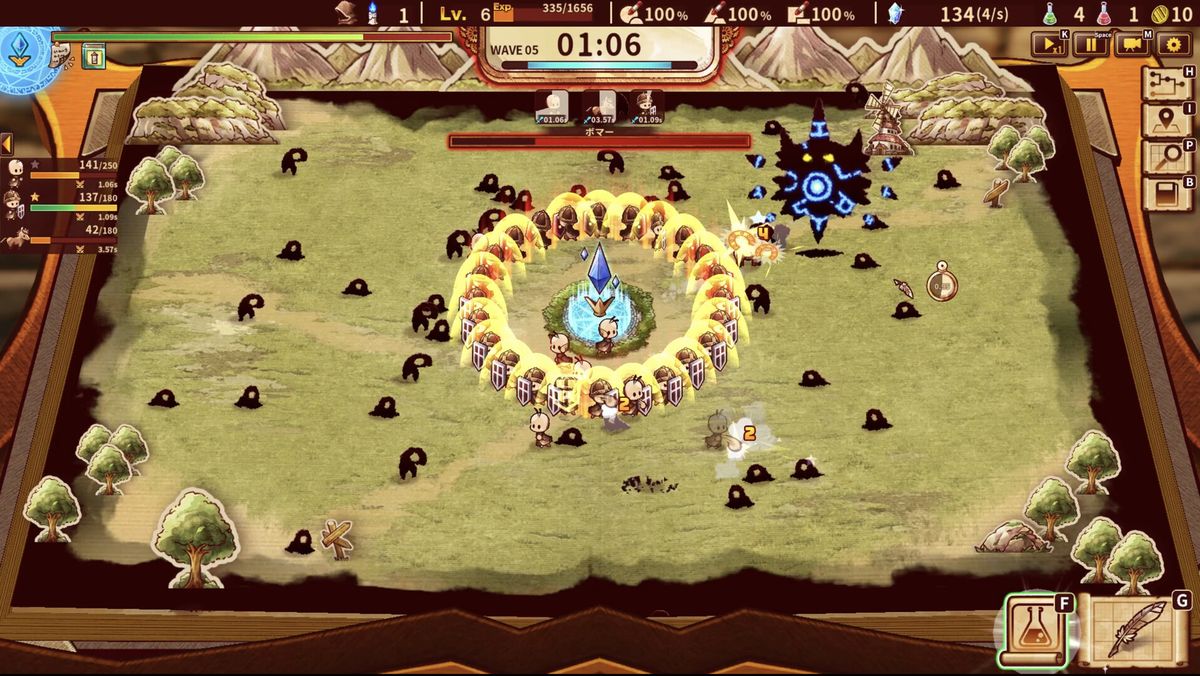1200x676 pixels.
Task: Open the pinned paper note icon
Action: (x=61, y=58)
